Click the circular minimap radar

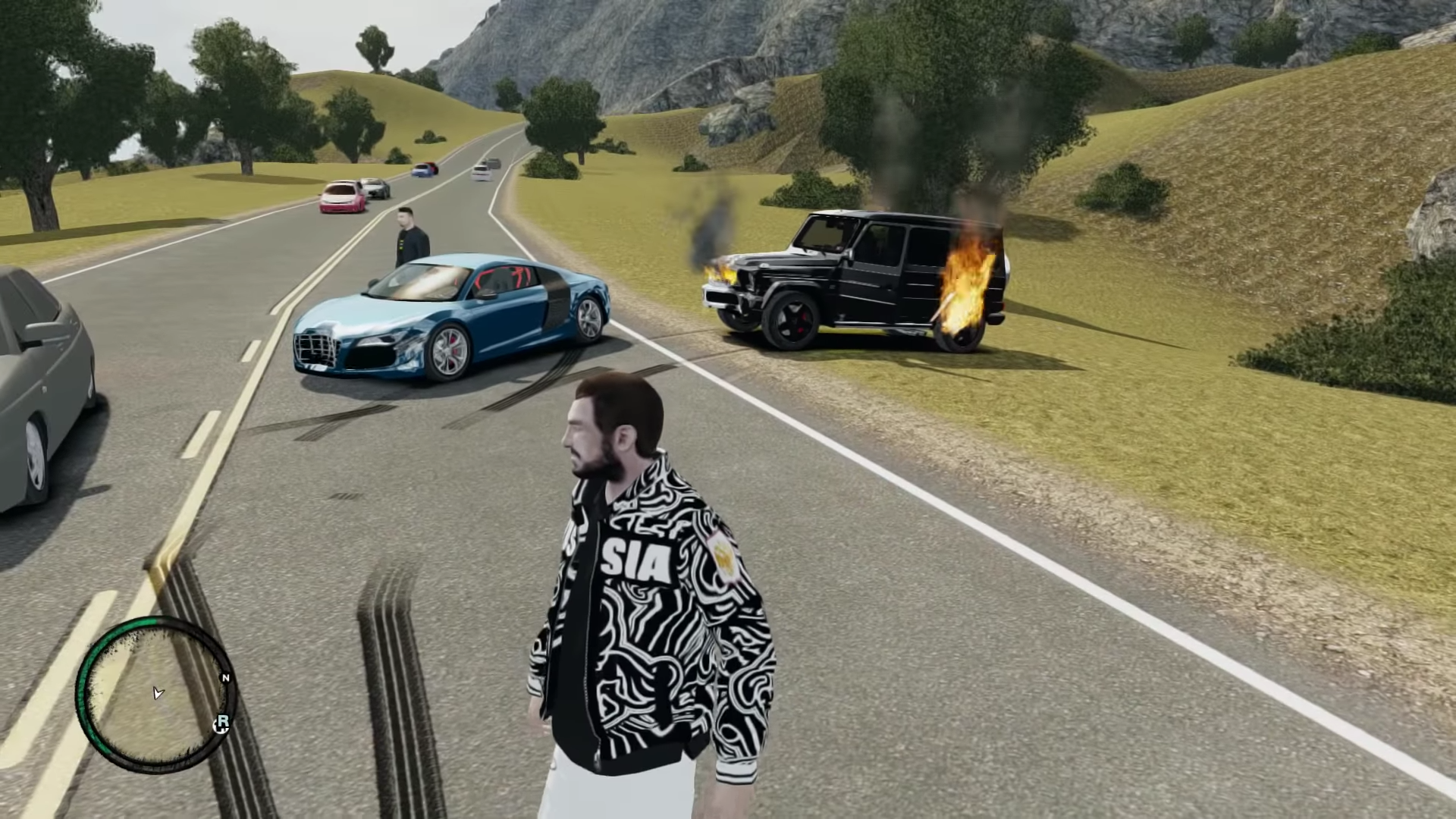[x=154, y=695]
